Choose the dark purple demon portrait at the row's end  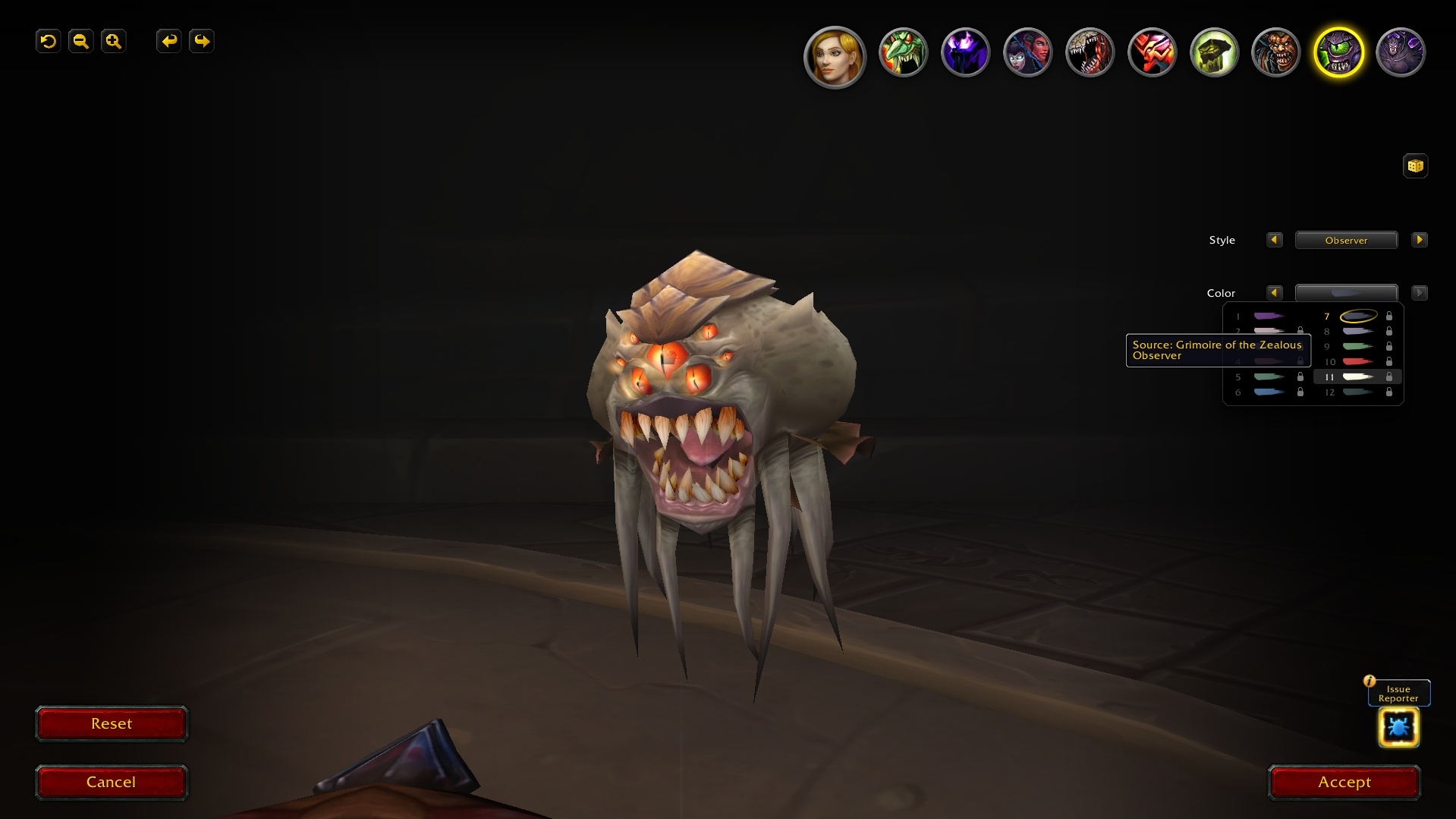pos(1401,53)
